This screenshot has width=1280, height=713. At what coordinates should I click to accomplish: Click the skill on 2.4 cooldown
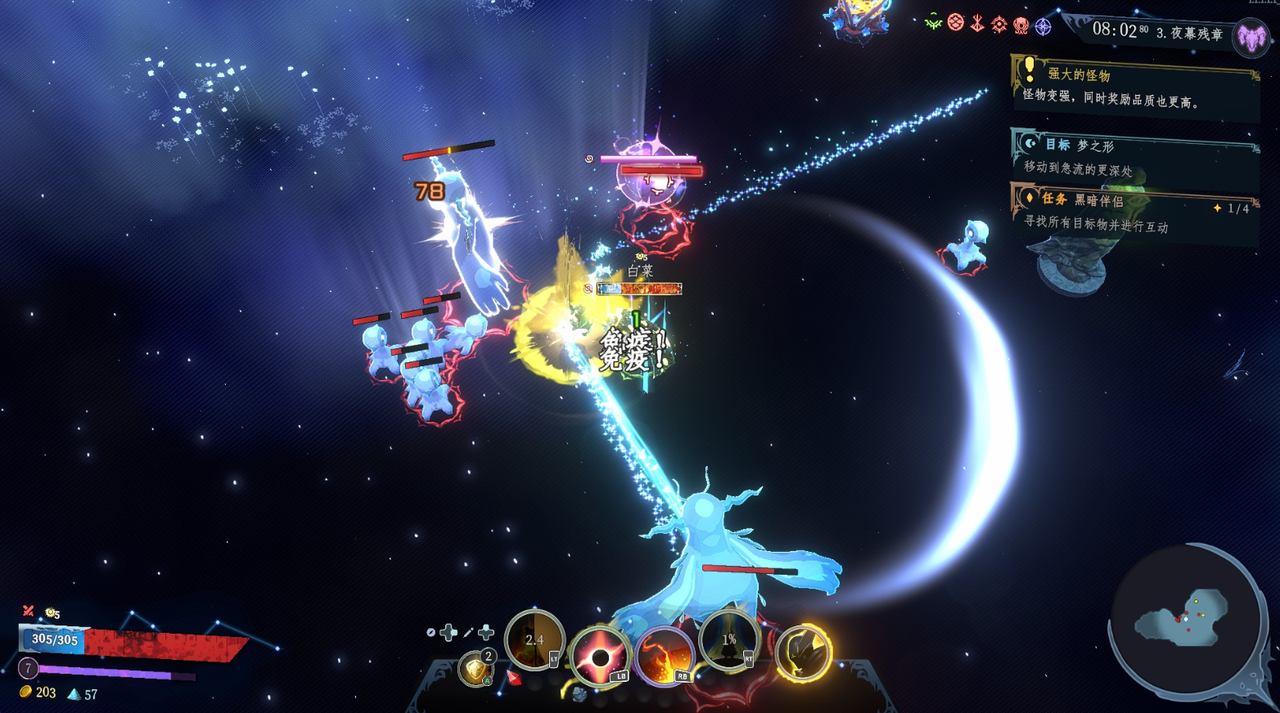click(535, 639)
